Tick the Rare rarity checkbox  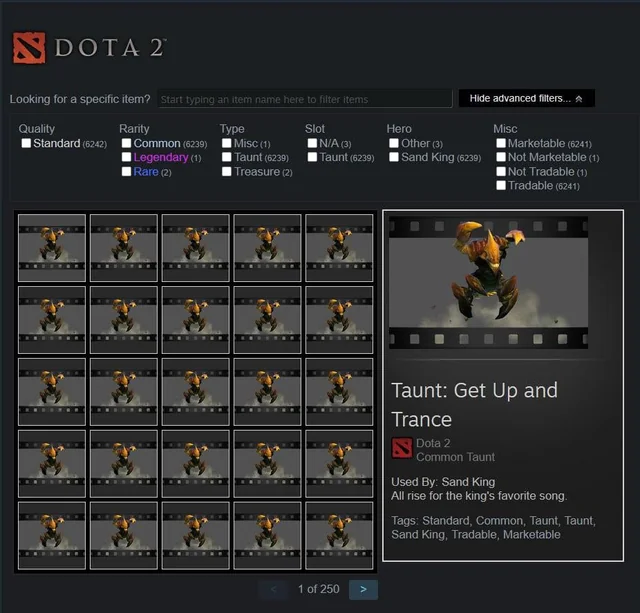click(126, 172)
